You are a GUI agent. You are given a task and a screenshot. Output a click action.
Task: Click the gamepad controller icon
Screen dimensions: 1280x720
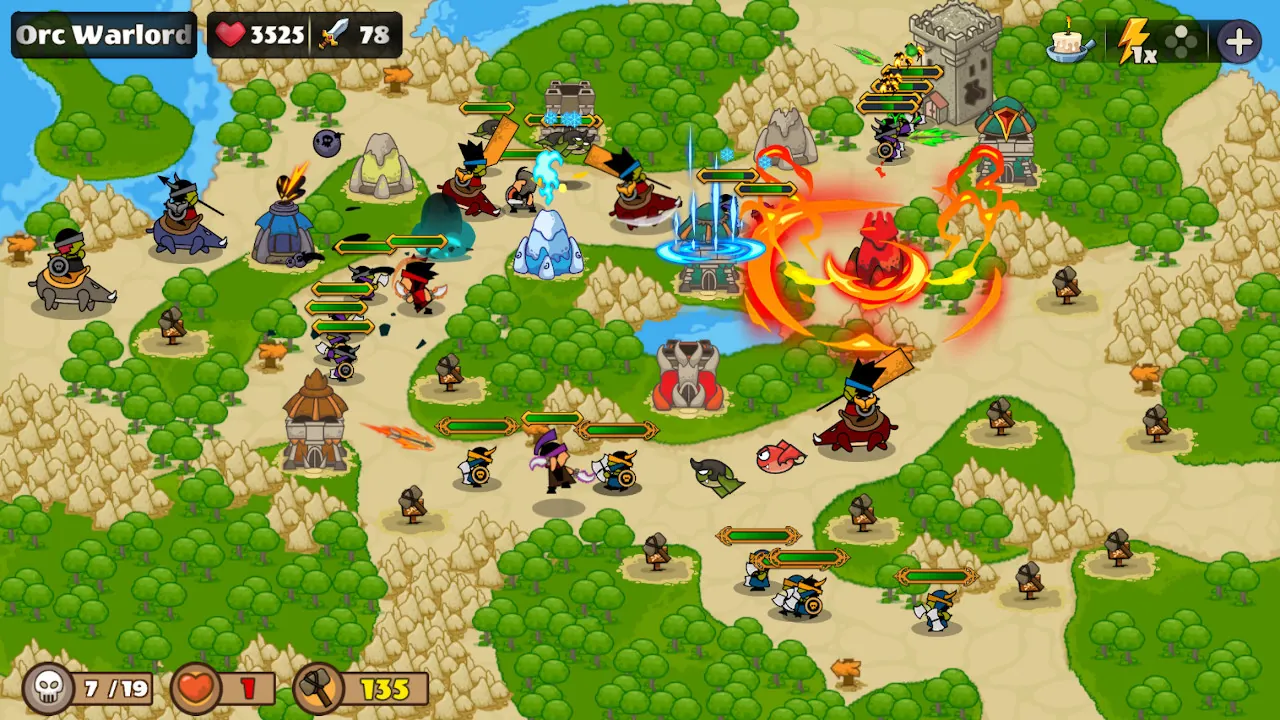coord(1183,42)
